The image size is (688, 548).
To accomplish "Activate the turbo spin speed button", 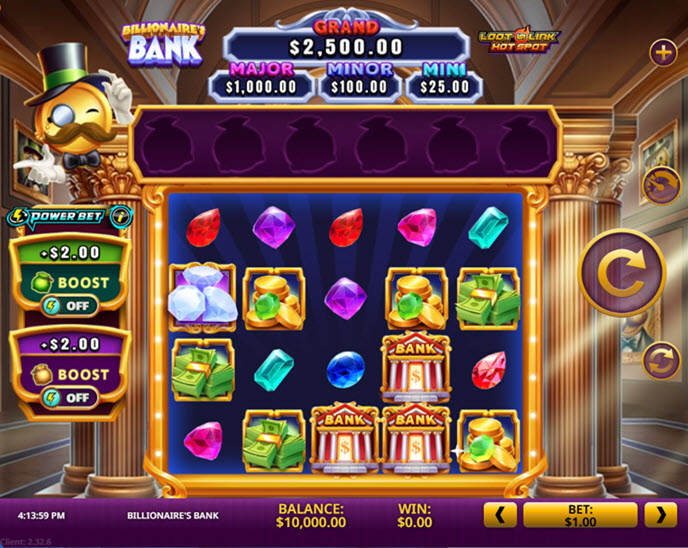I will [x=661, y=185].
